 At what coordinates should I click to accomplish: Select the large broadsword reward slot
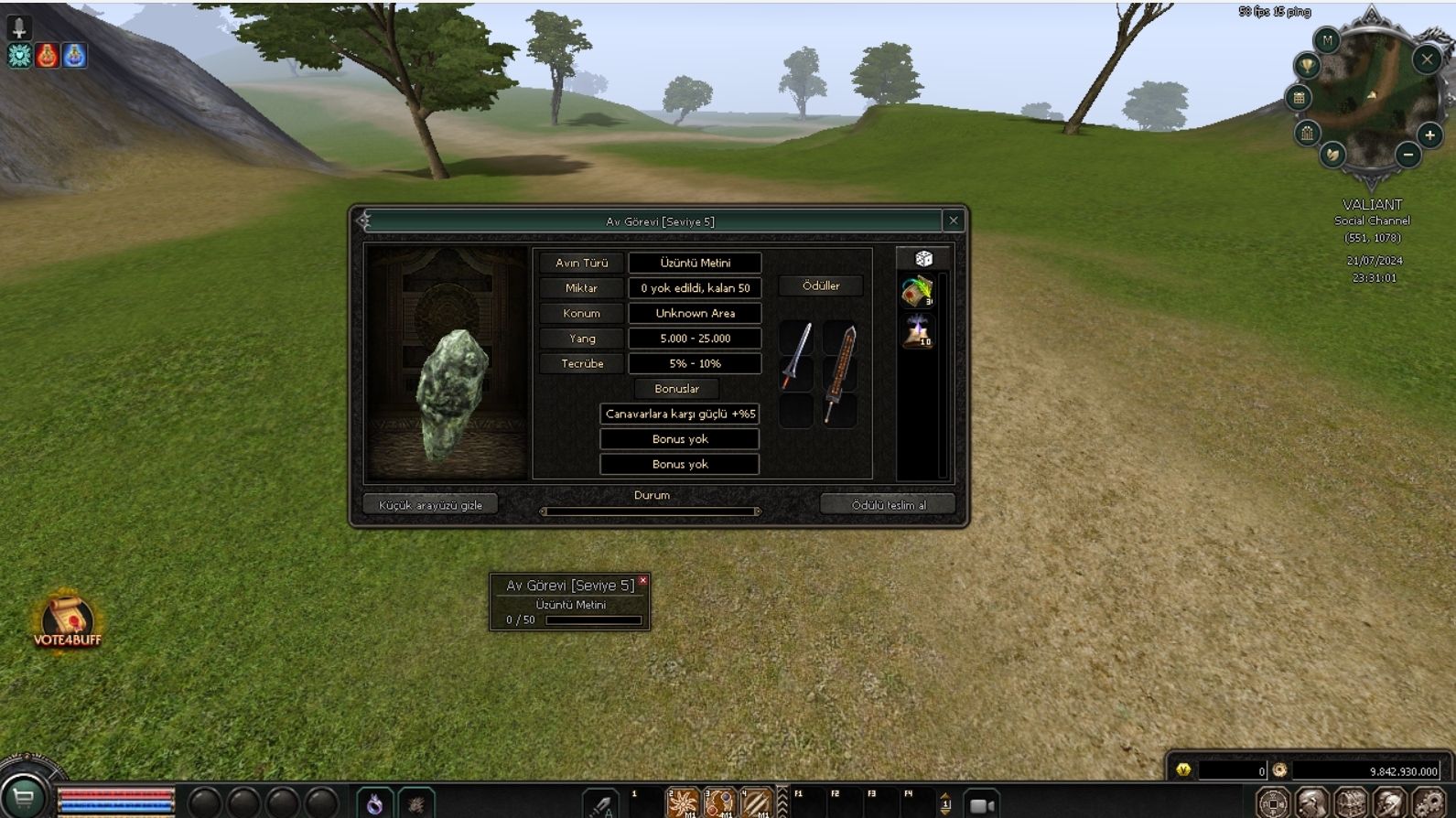click(x=839, y=373)
